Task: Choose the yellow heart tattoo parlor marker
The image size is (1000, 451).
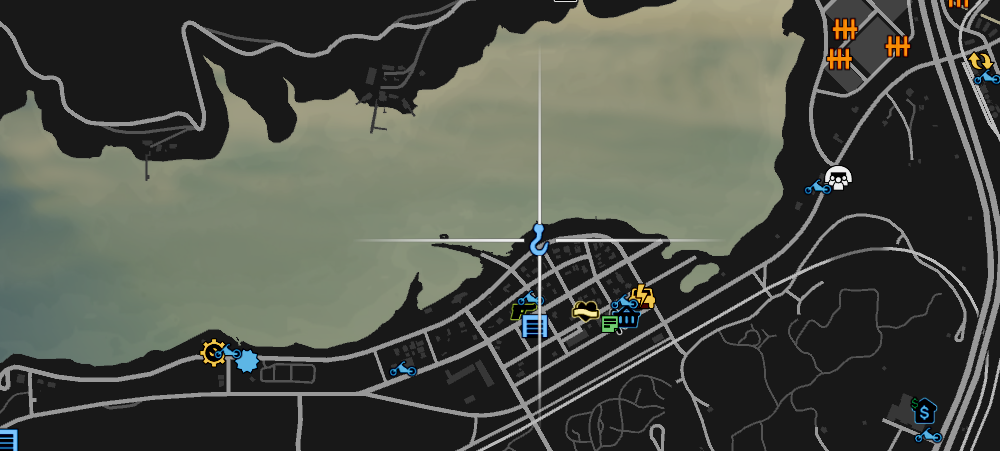Action: pos(586,311)
